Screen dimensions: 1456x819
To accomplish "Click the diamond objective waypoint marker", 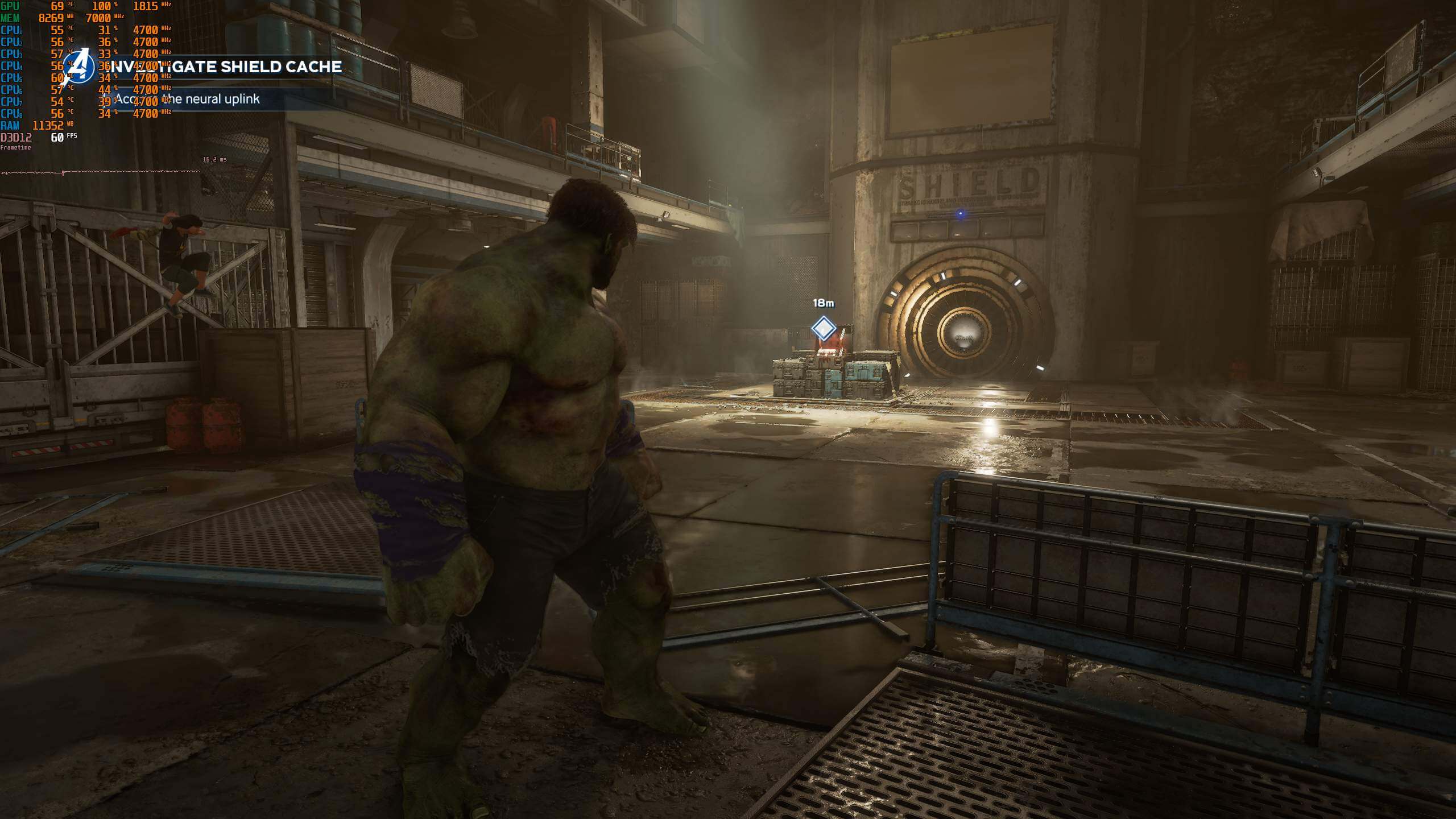I will pyautogui.click(x=823, y=328).
